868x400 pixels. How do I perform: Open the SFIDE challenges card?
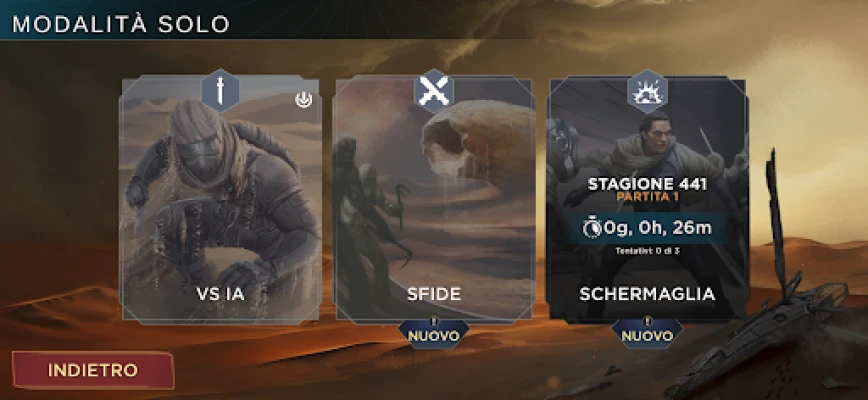pyautogui.click(x=434, y=200)
